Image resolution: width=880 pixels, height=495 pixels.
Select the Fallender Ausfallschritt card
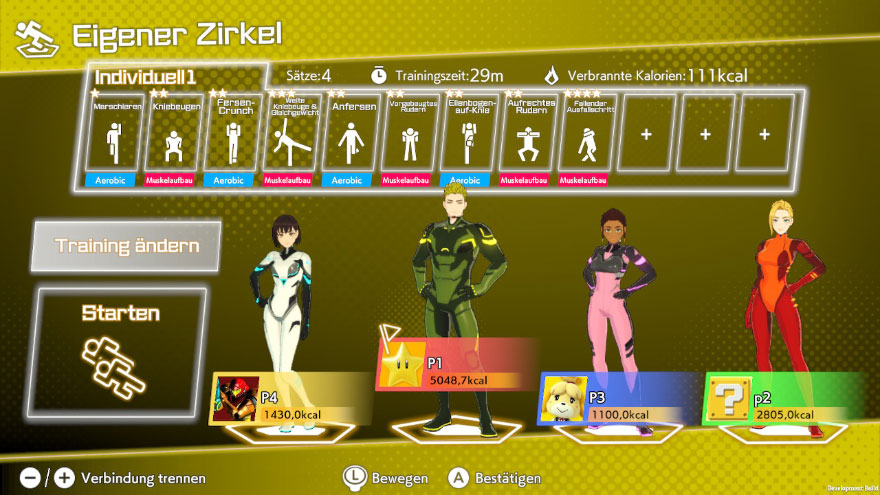coord(586,134)
